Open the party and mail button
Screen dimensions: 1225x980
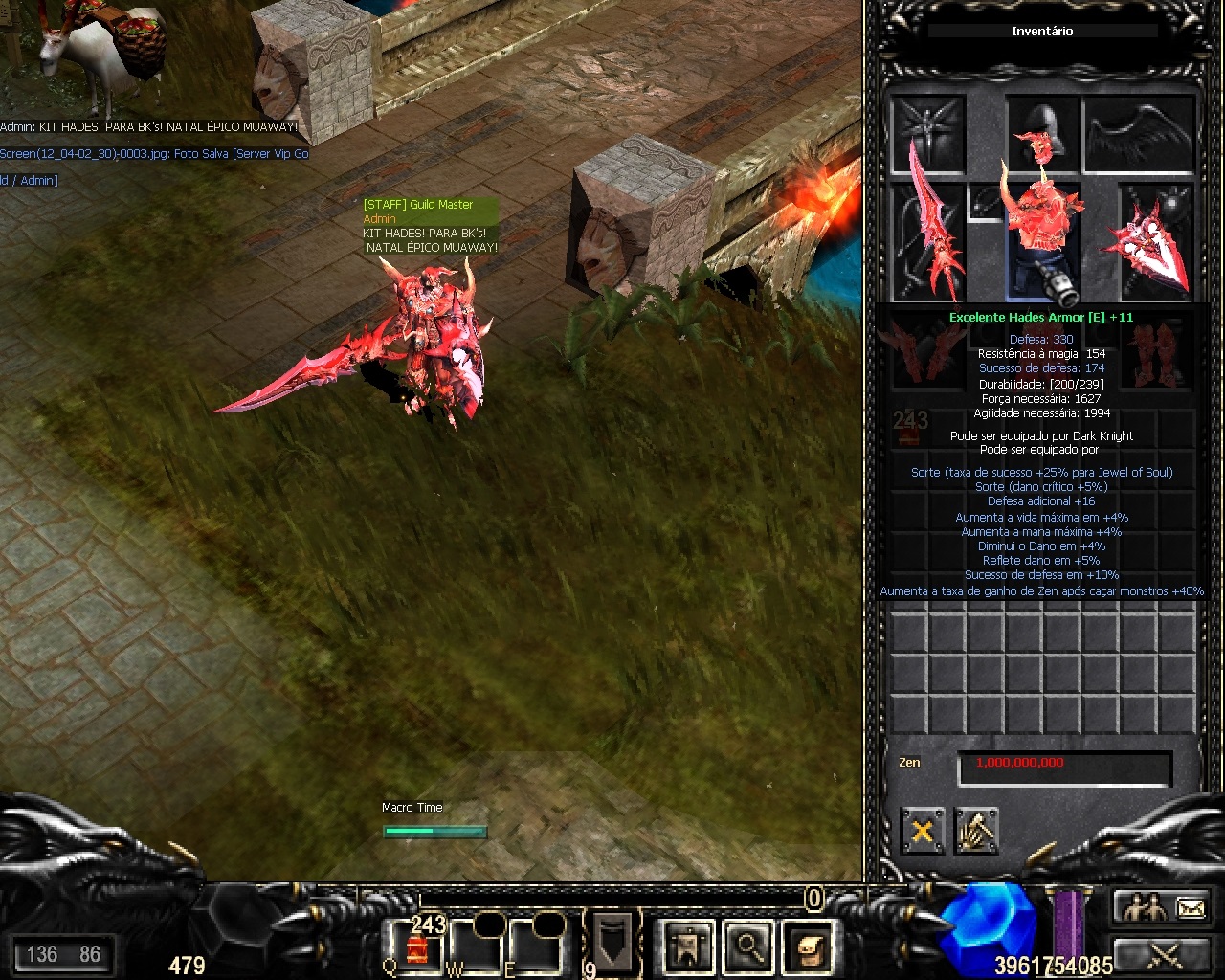(1163, 907)
